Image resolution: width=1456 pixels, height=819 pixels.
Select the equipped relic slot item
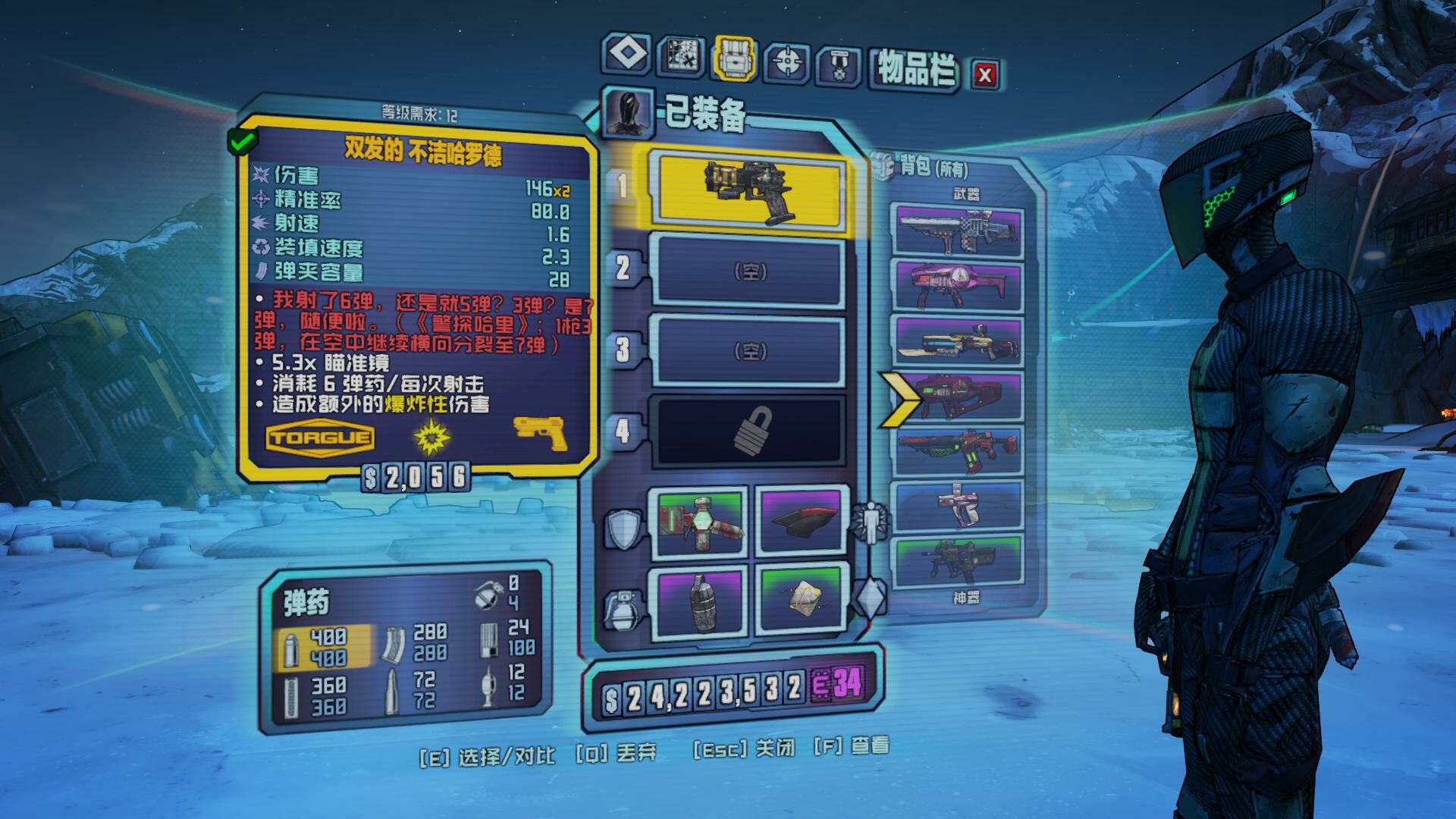point(800,599)
